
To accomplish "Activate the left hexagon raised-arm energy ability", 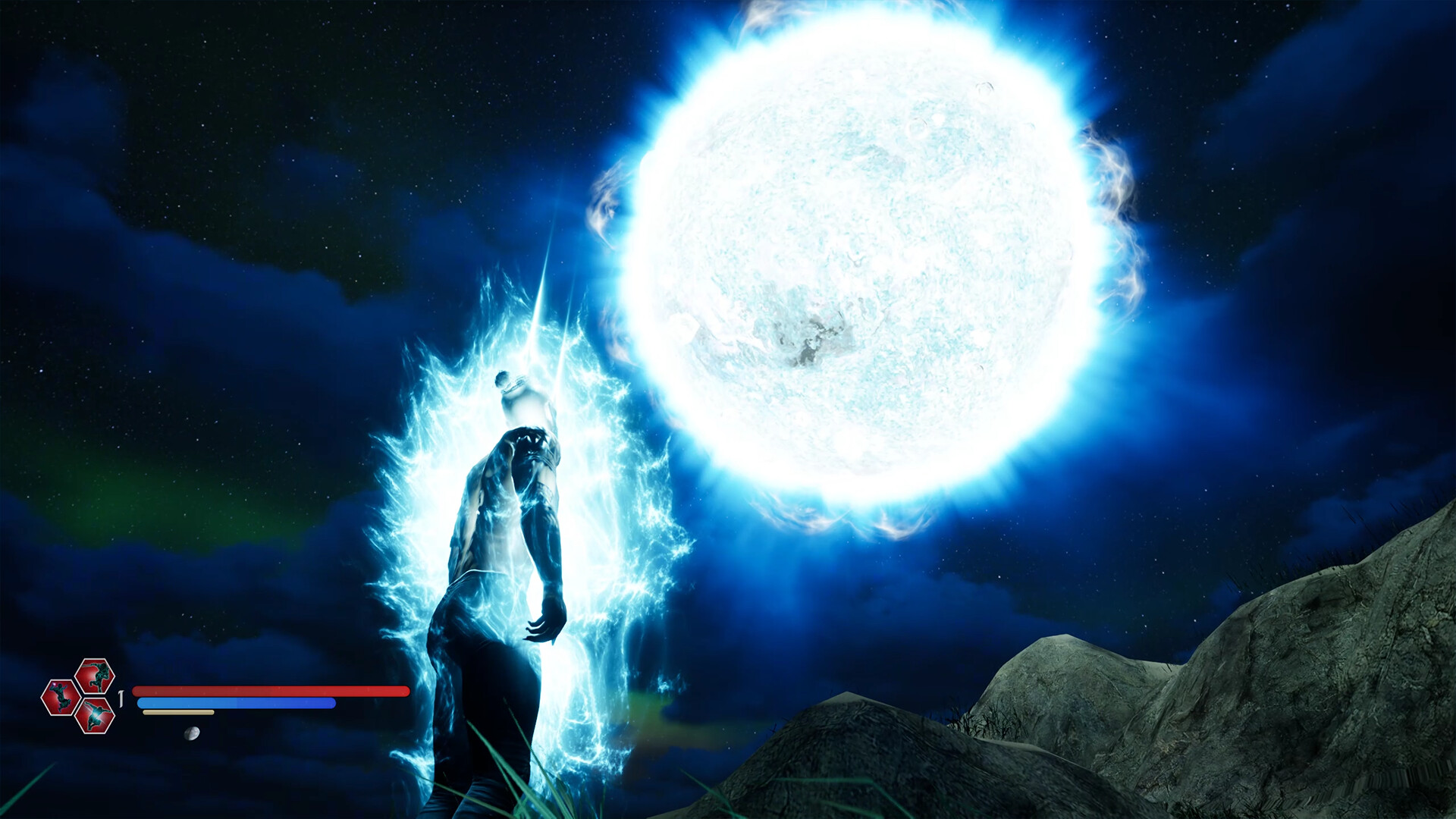I will point(61,698).
